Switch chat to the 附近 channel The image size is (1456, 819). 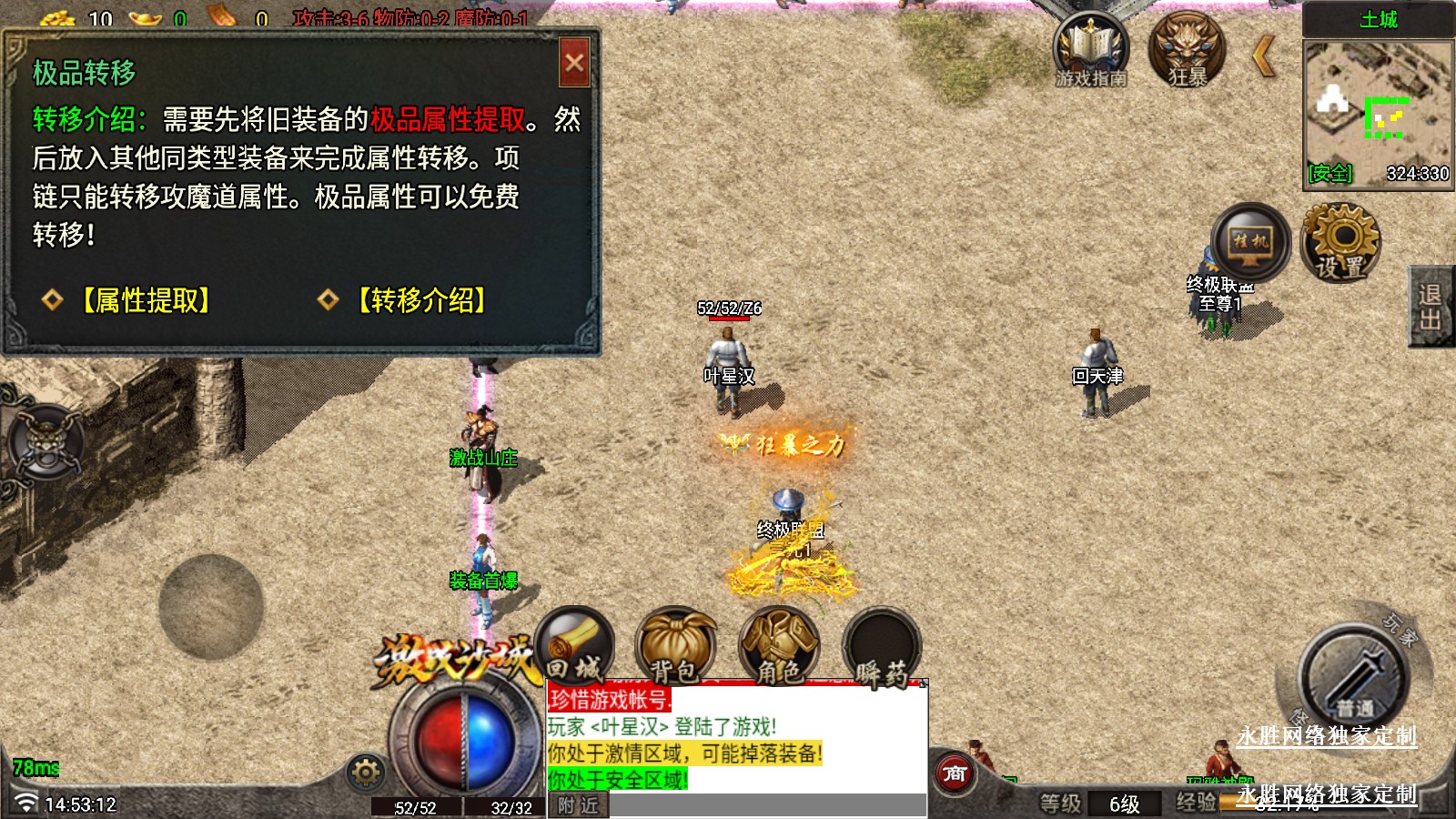[579, 805]
